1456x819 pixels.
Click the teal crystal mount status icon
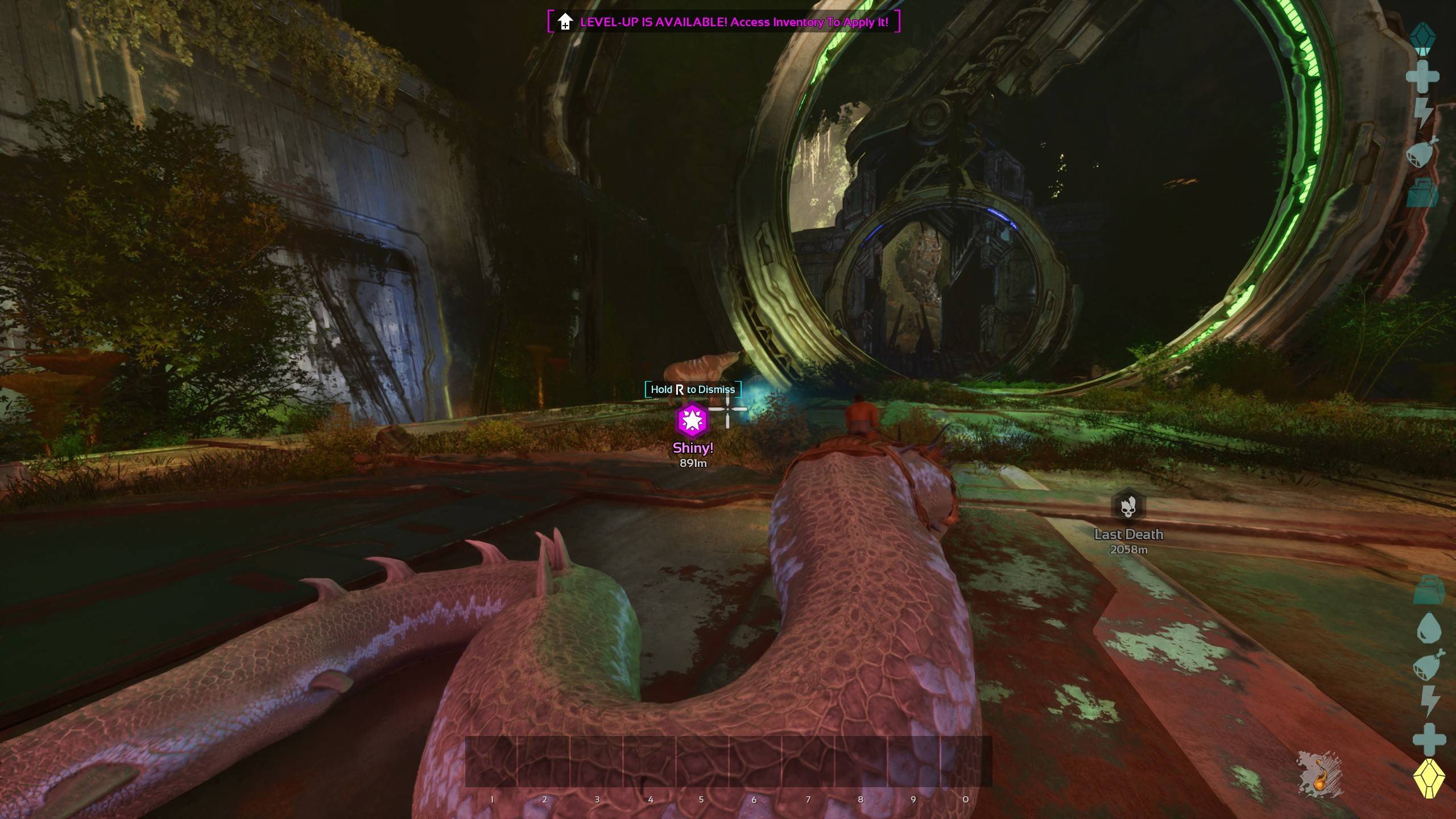pyautogui.click(x=1422, y=38)
